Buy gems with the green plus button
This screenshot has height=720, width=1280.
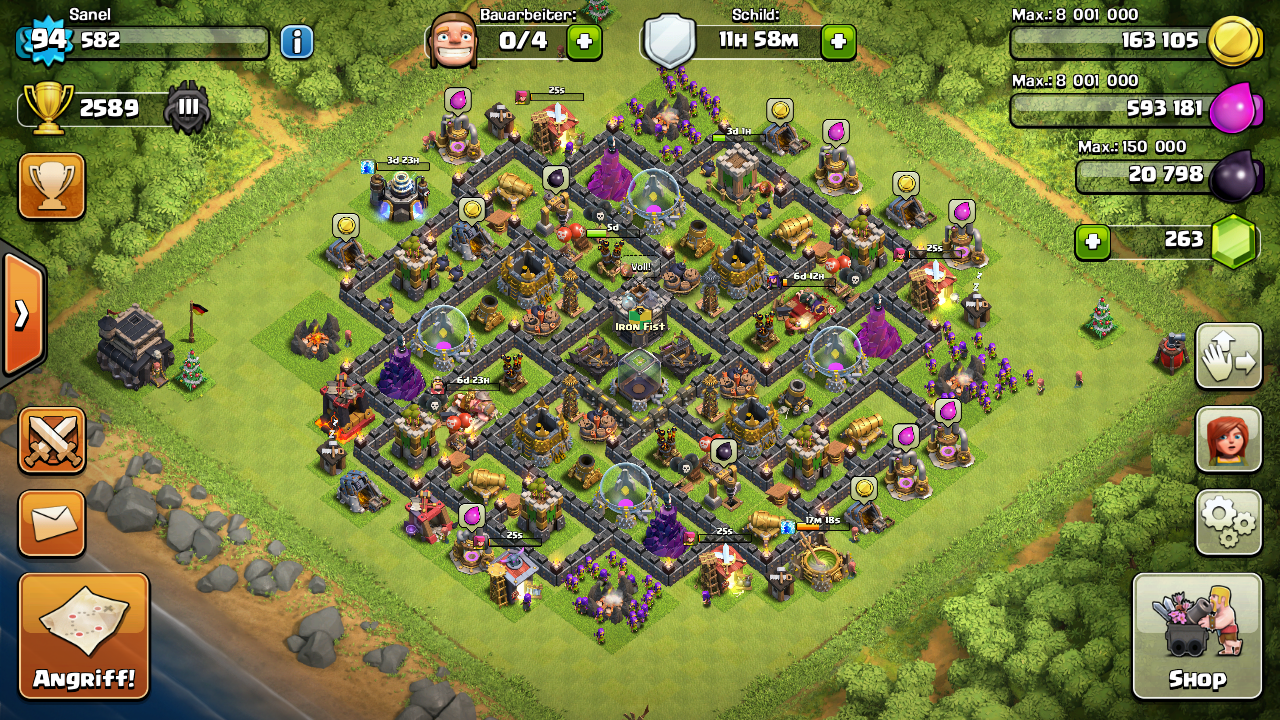[x=1092, y=241]
